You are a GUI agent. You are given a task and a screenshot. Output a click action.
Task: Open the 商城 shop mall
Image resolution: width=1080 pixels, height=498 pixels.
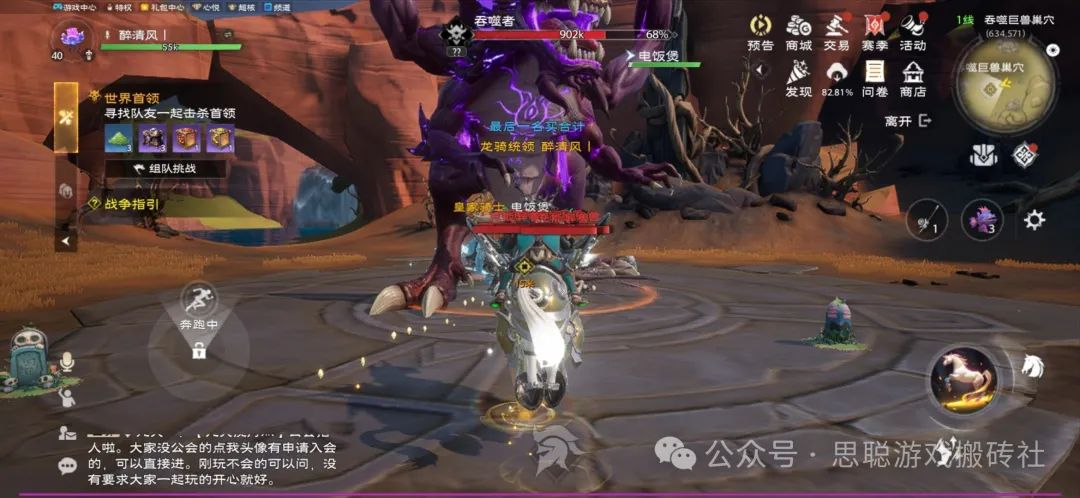[x=798, y=31]
